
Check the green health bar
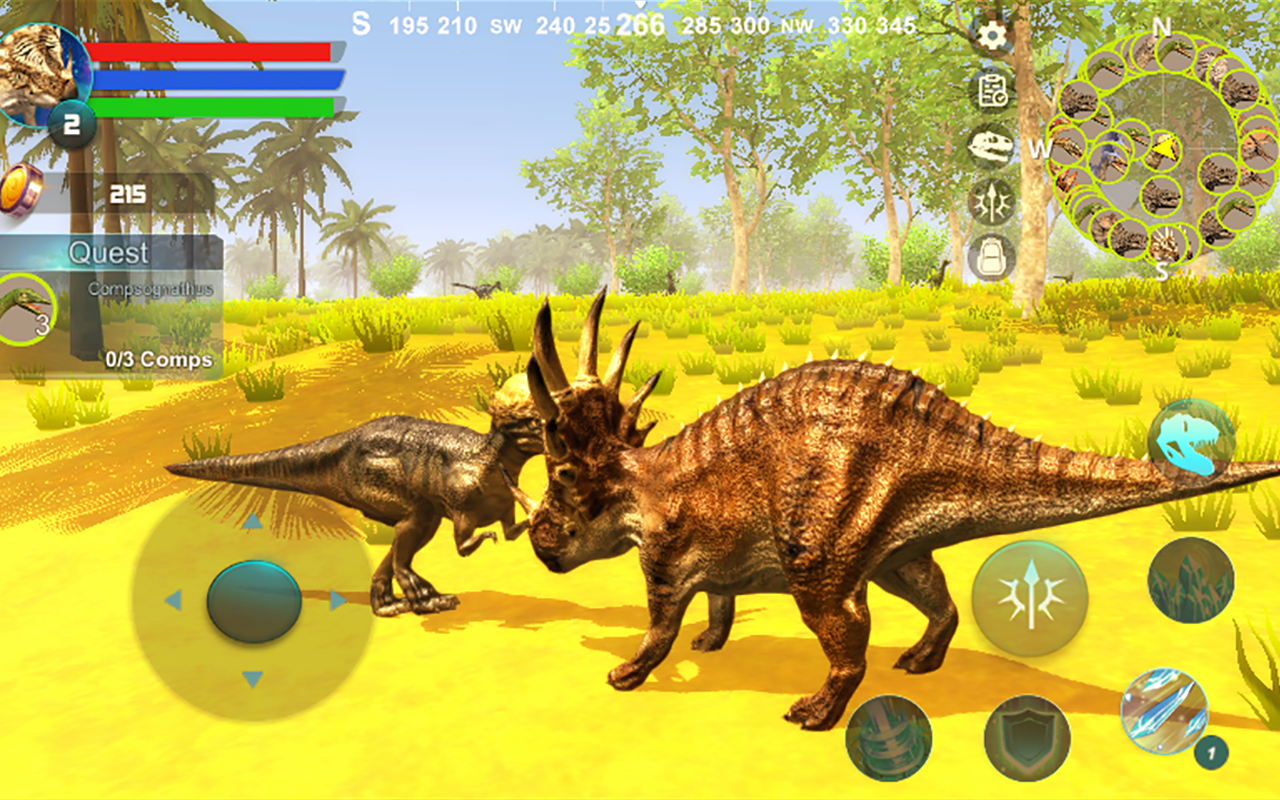click(215, 104)
